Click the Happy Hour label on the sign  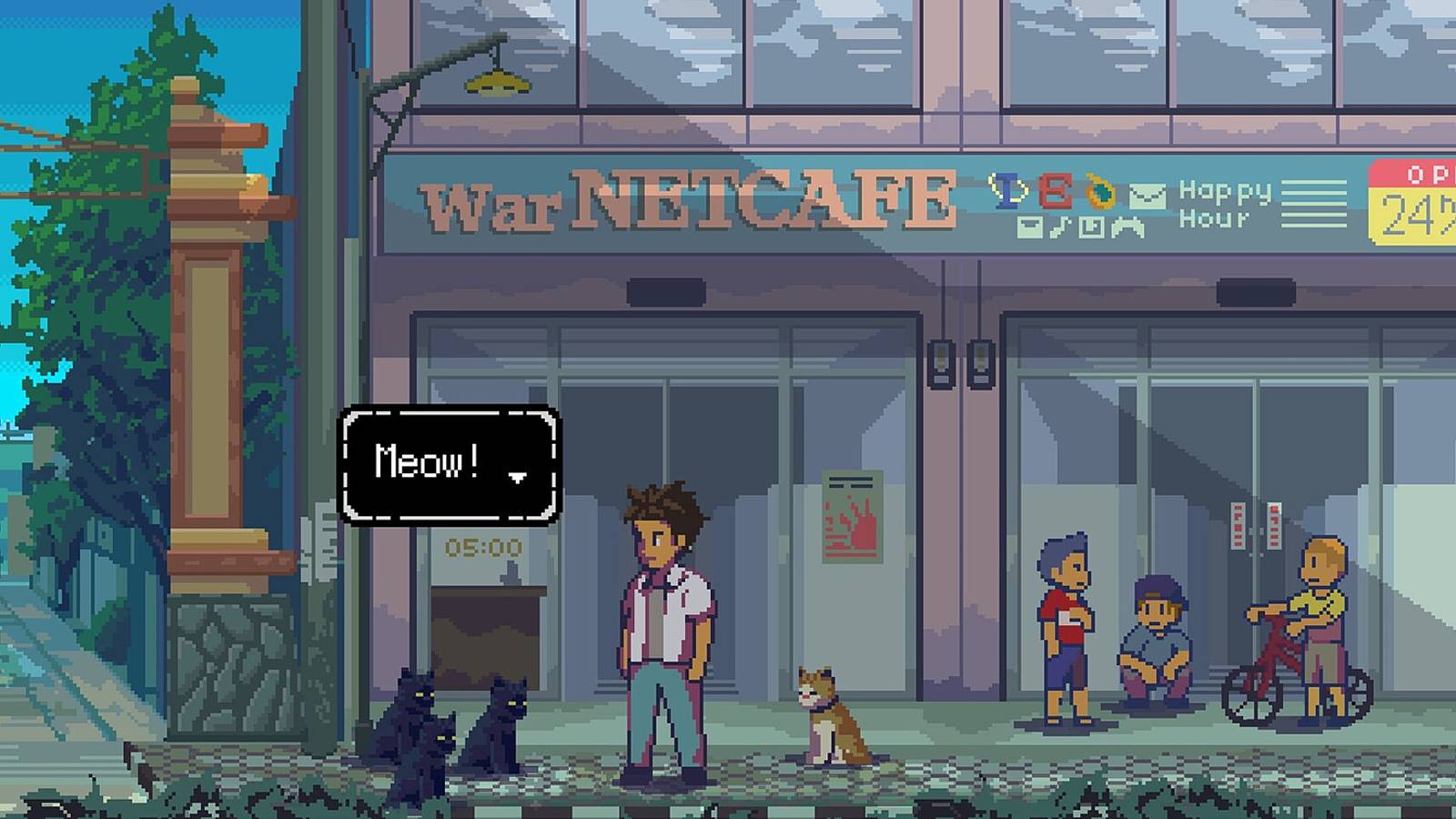tap(1224, 205)
